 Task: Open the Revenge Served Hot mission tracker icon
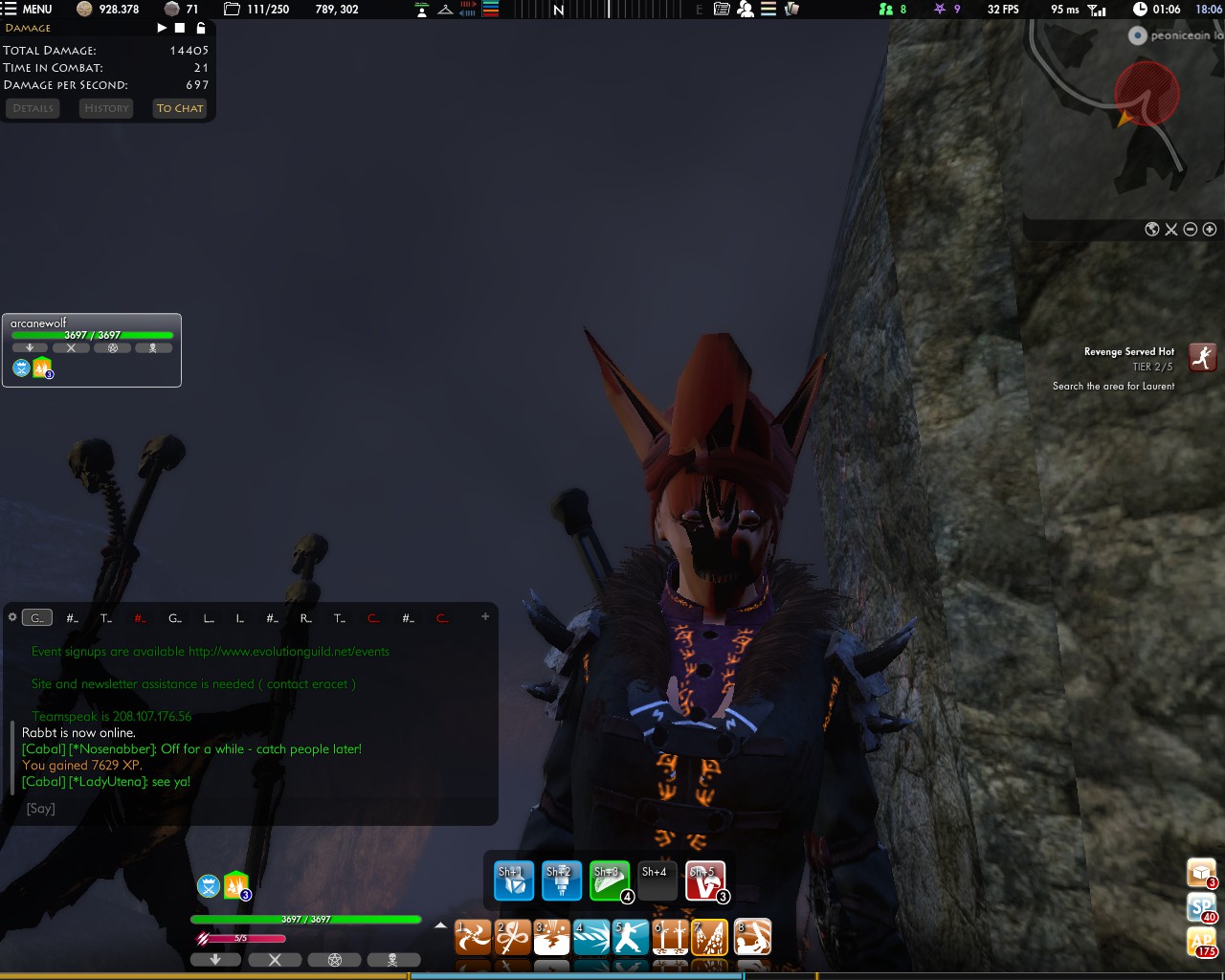point(1202,358)
